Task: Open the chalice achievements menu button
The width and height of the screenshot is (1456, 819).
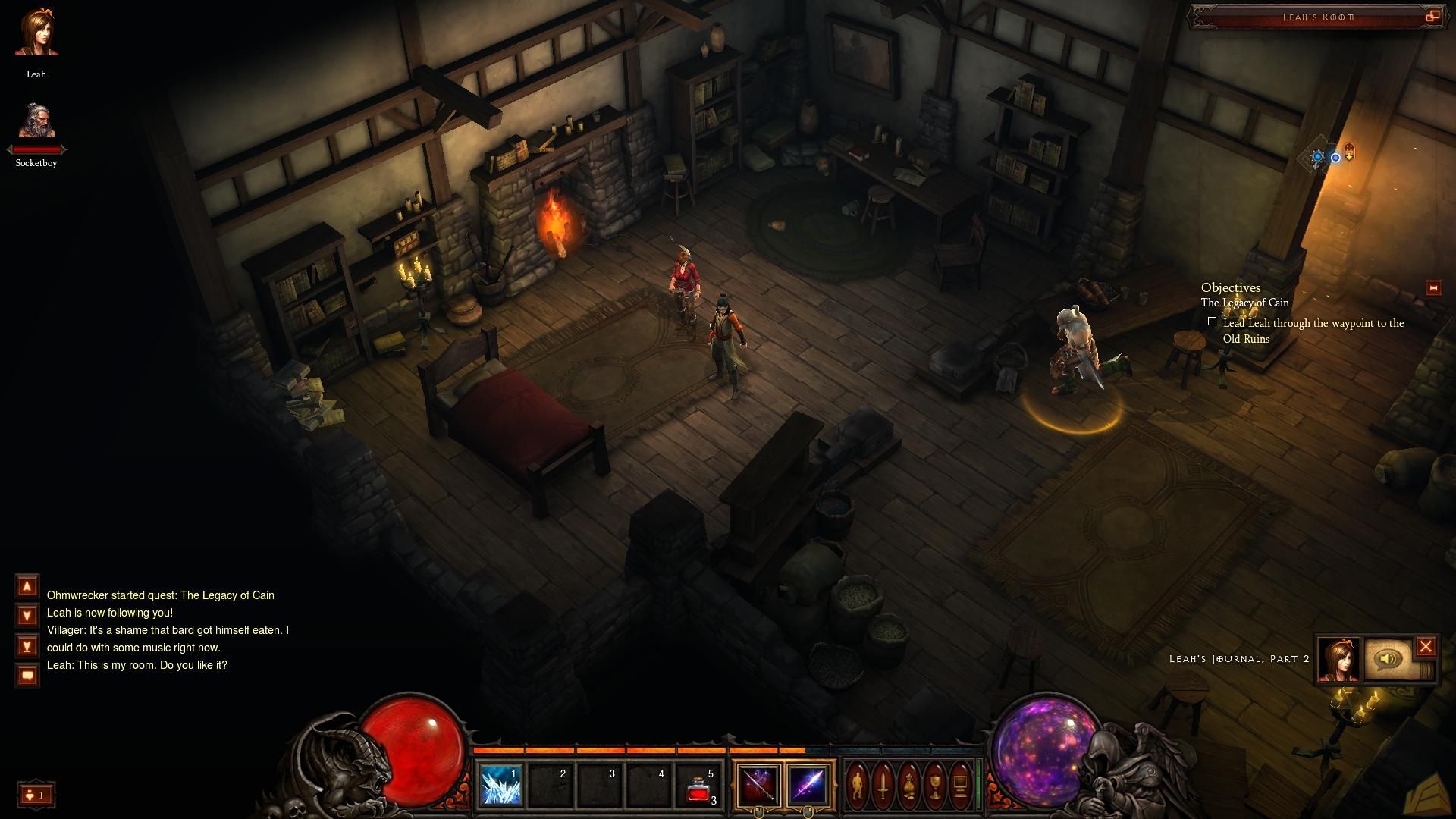Action: 935,786
